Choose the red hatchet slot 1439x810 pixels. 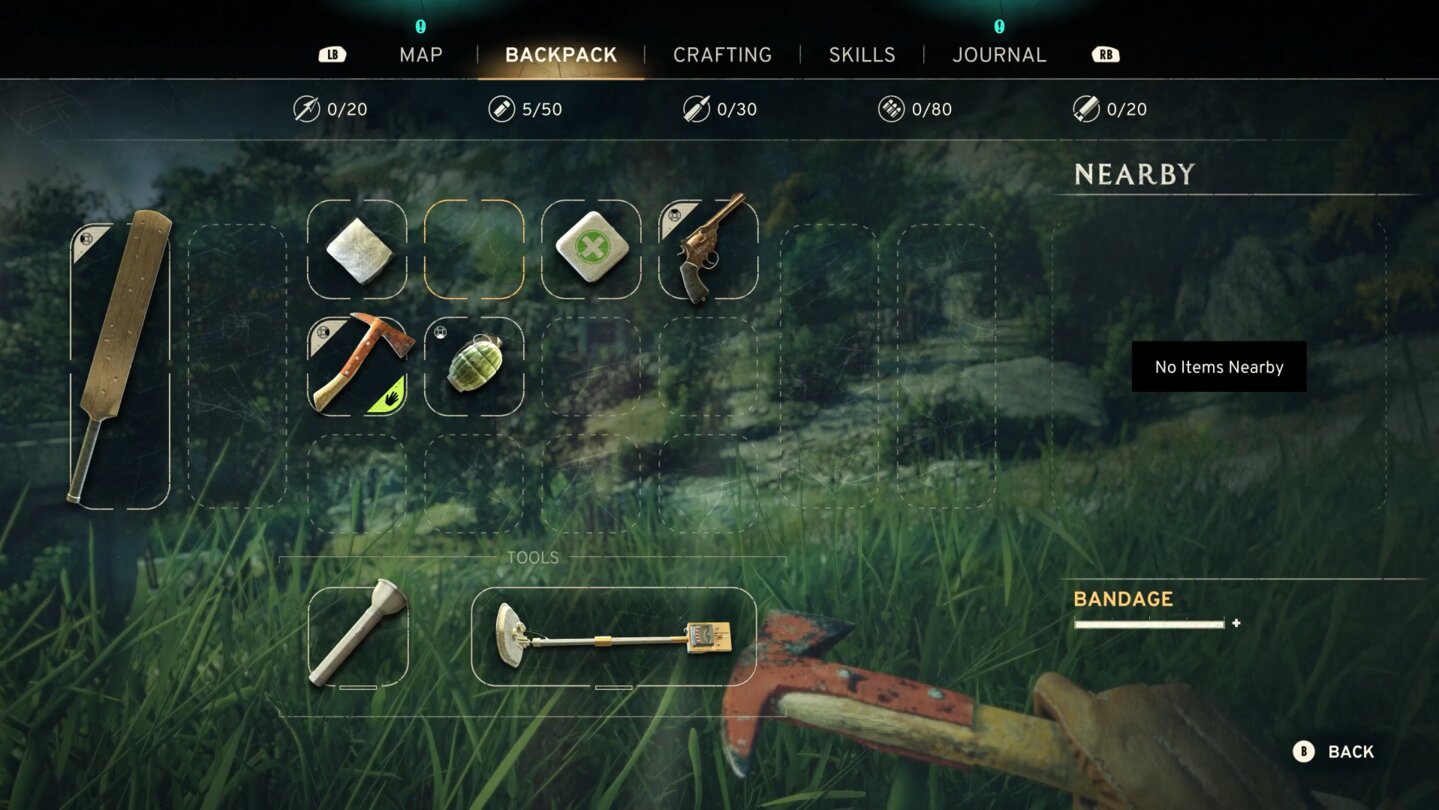(x=357, y=366)
